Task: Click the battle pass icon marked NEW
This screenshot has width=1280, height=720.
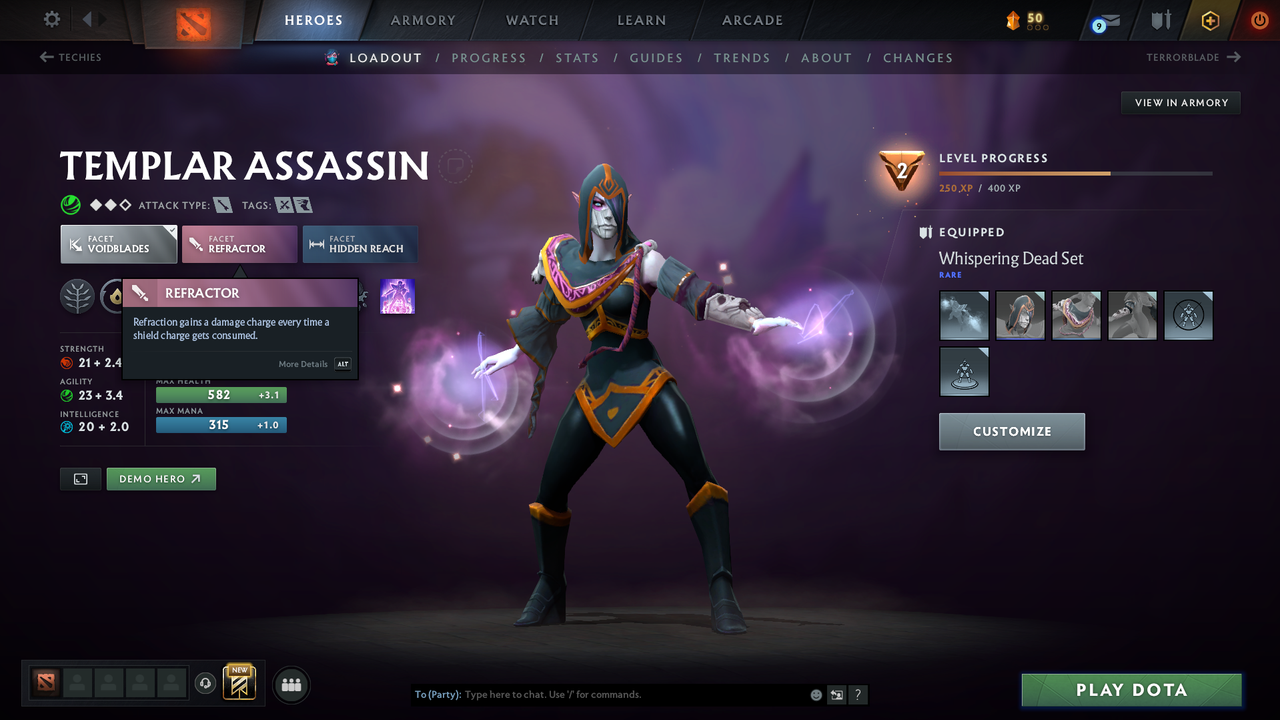Action: 239,685
